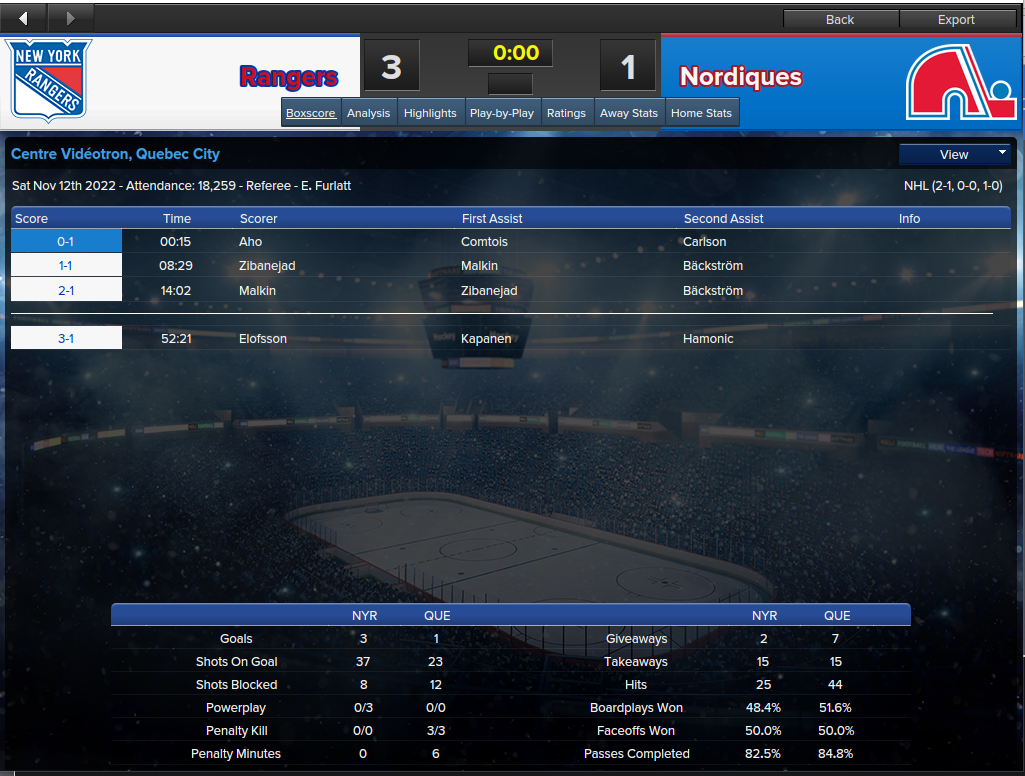Open the Analysis tab
This screenshot has height=776, width=1025.
(368, 113)
